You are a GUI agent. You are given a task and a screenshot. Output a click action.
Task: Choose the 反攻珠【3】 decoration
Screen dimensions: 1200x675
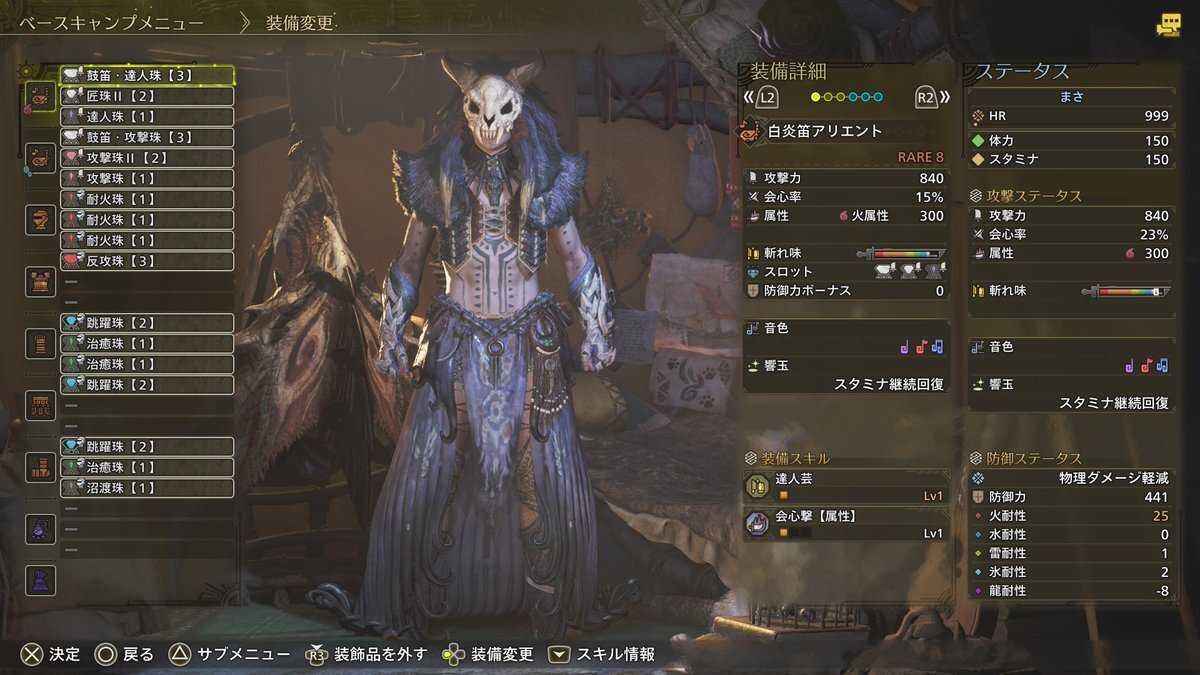[x=147, y=261]
